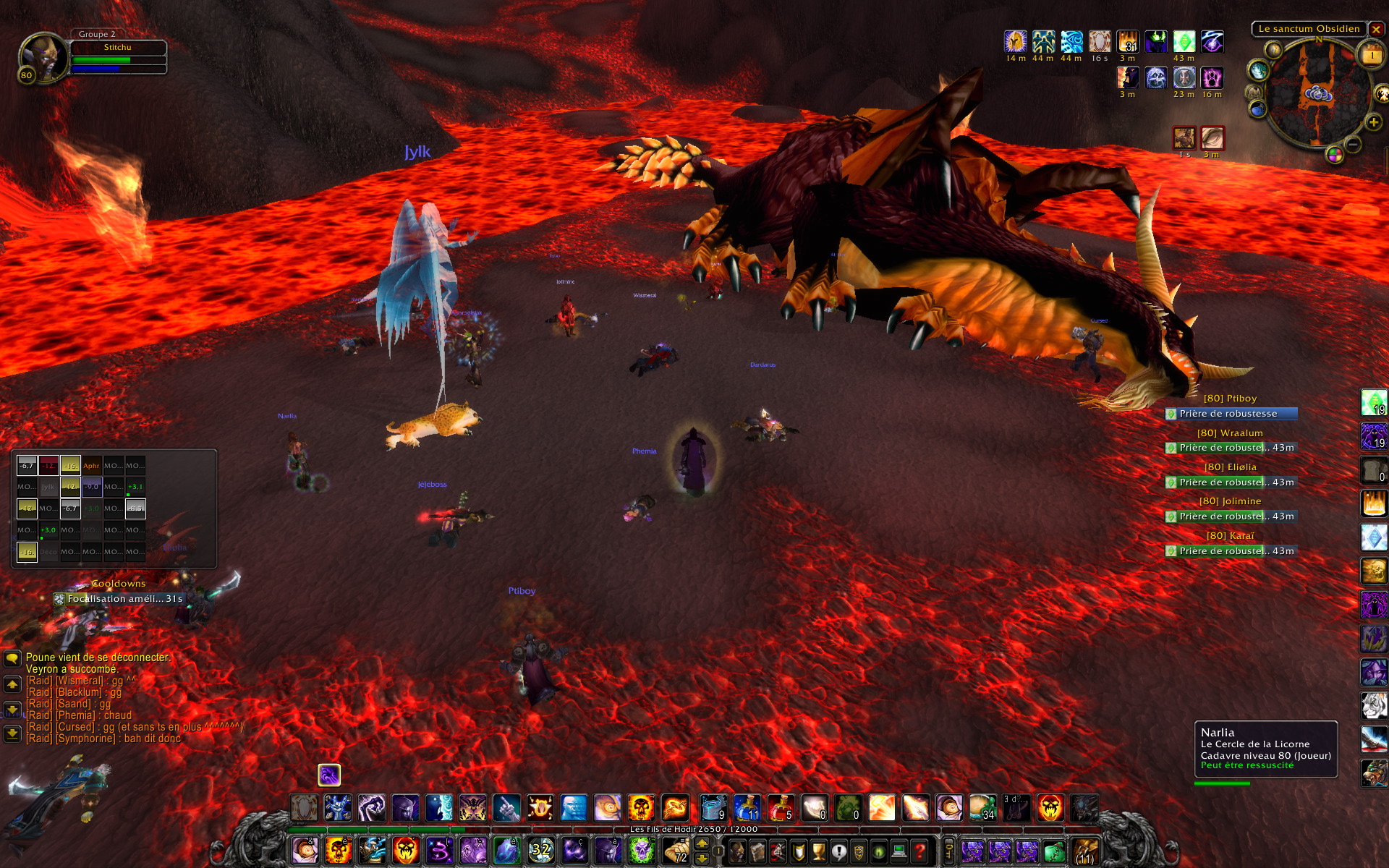Zoom out the minimap with minus button
This screenshot has height=868, width=1389.
[1354, 144]
